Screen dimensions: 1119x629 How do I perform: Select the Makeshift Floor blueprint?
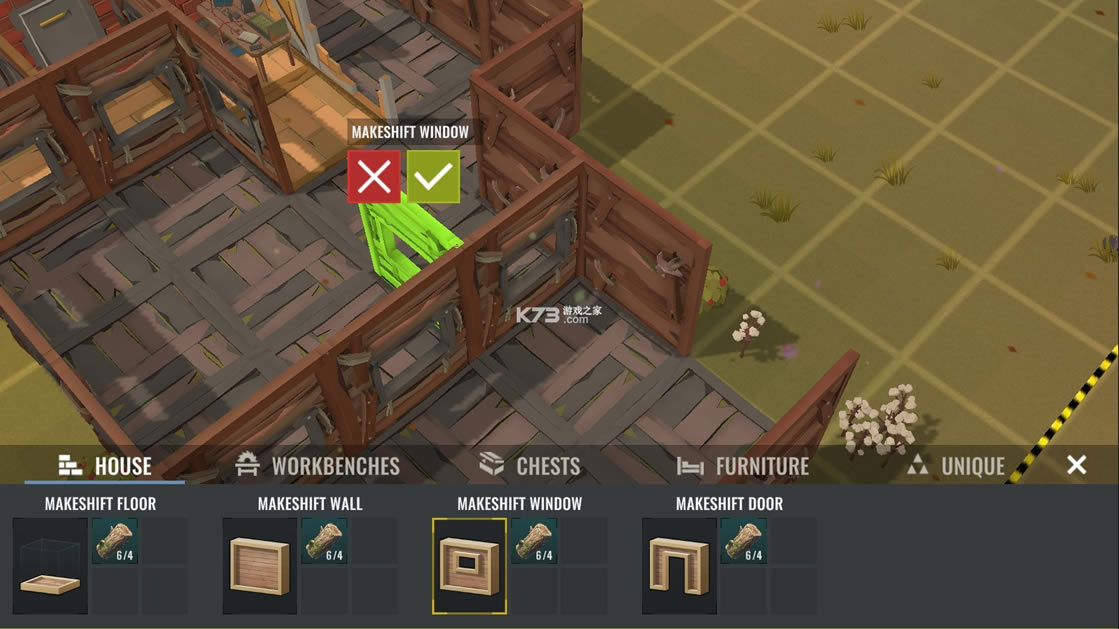pyautogui.click(x=50, y=566)
